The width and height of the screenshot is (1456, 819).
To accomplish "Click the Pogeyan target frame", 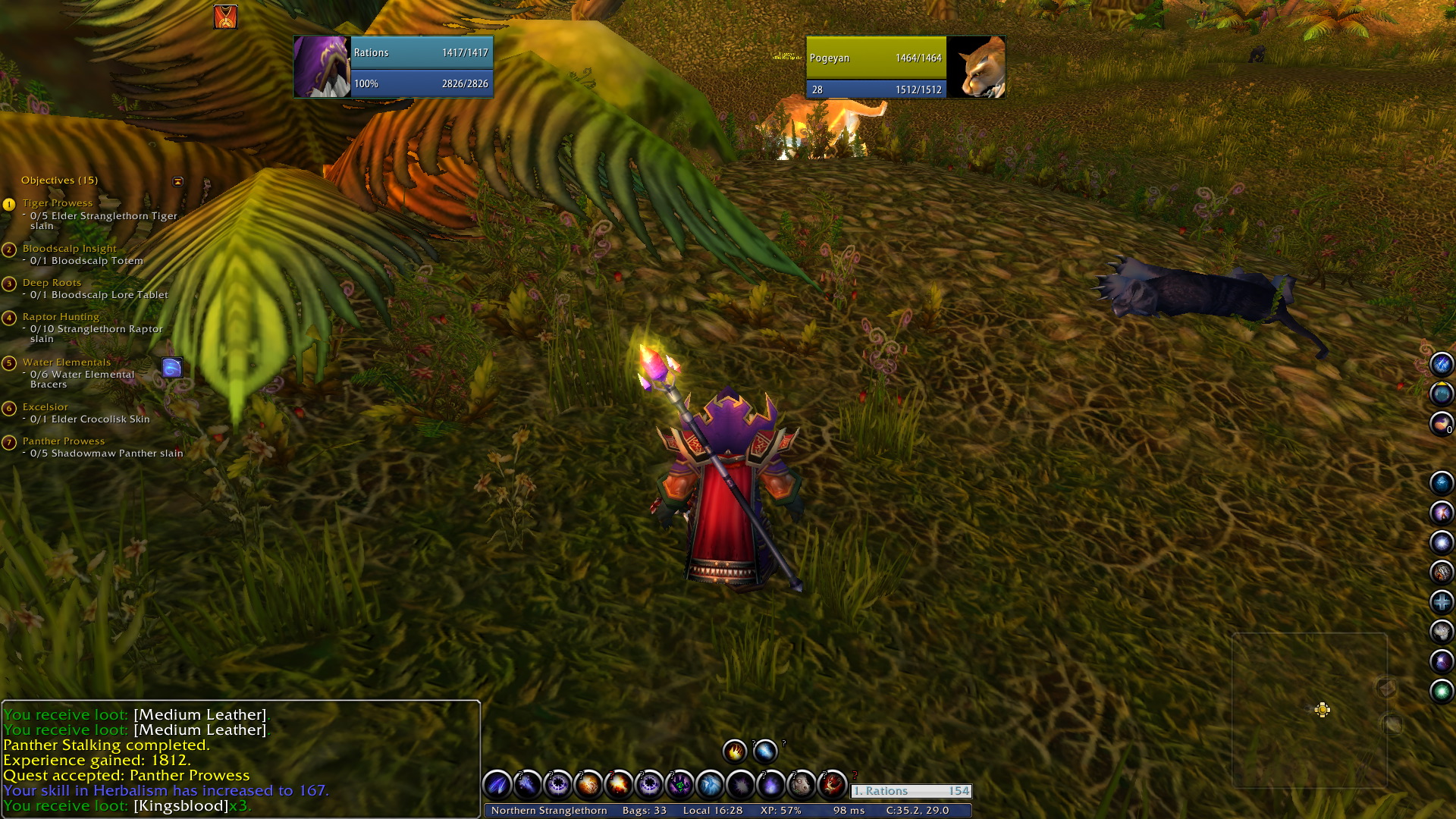I will click(905, 67).
